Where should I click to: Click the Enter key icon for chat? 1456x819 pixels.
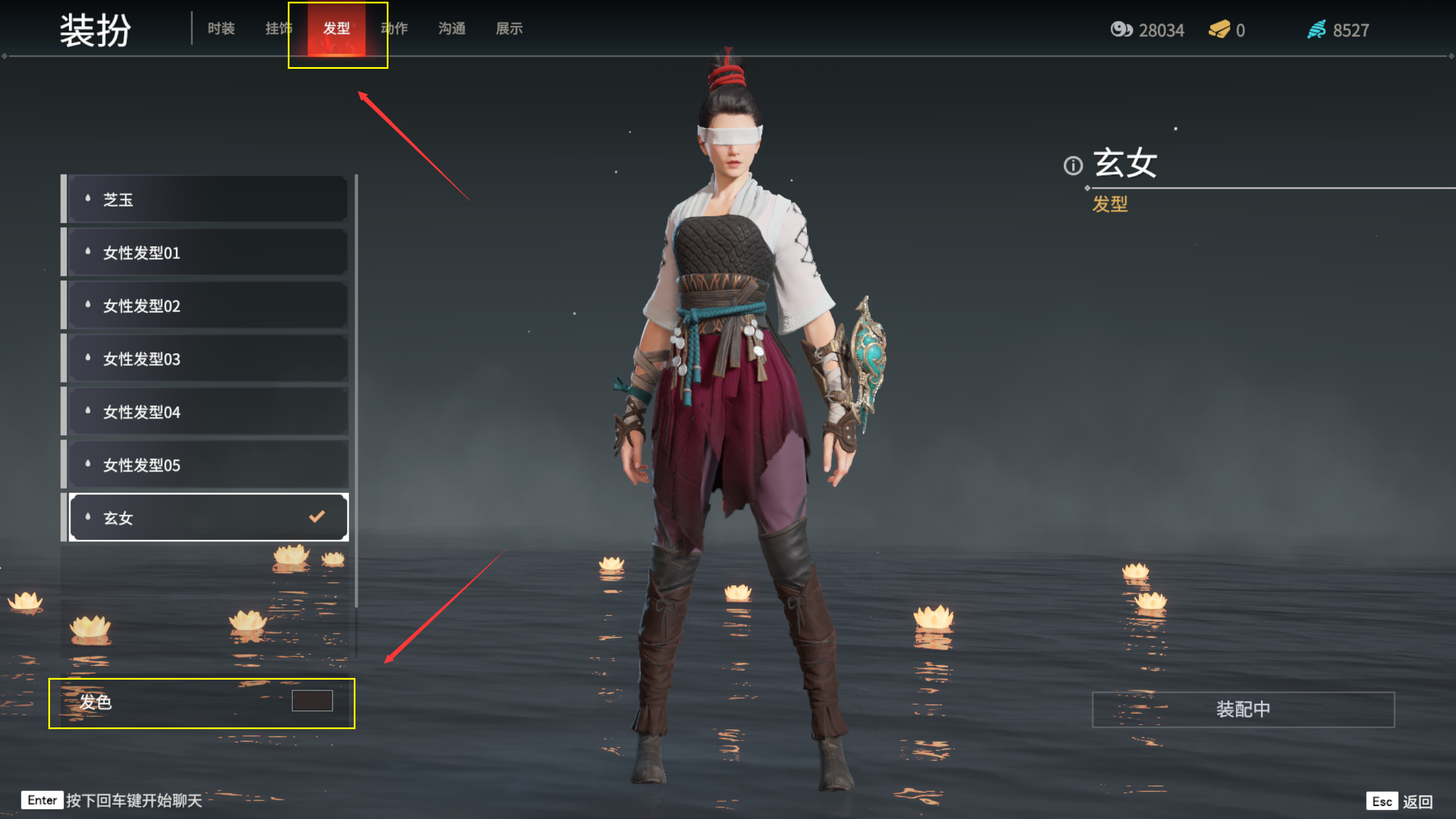(41, 800)
